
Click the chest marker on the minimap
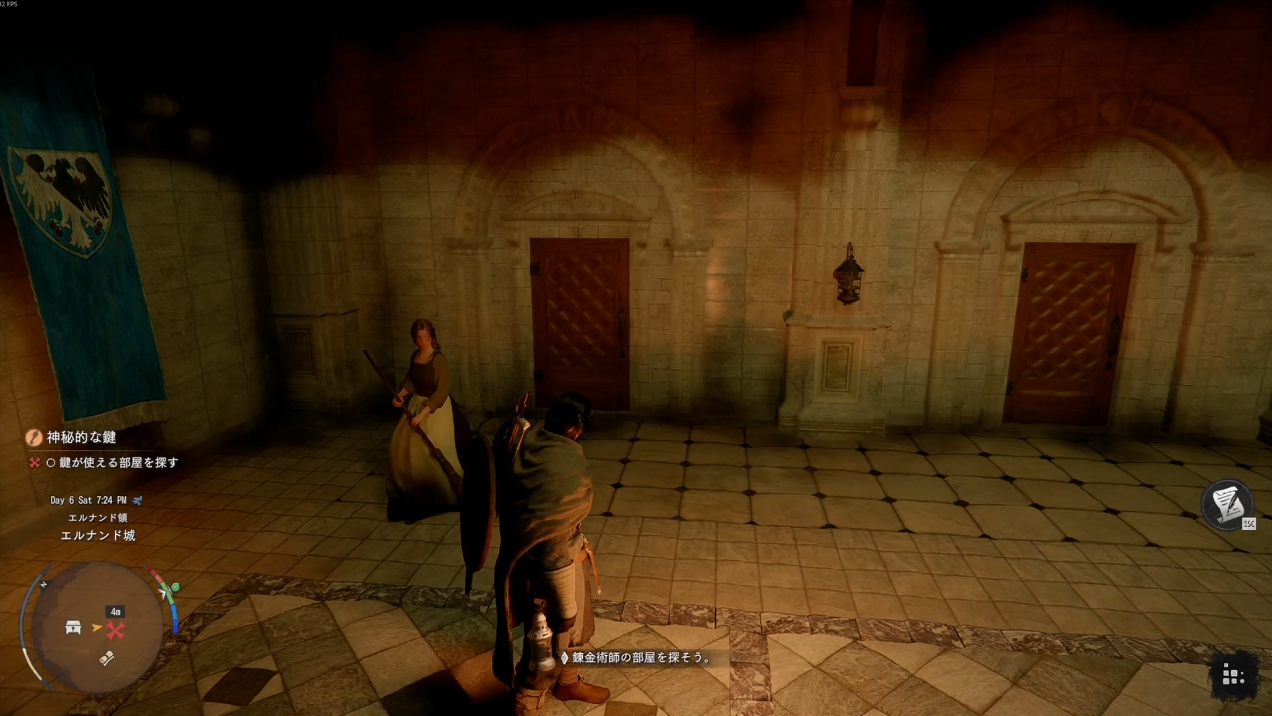(x=73, y=628)
